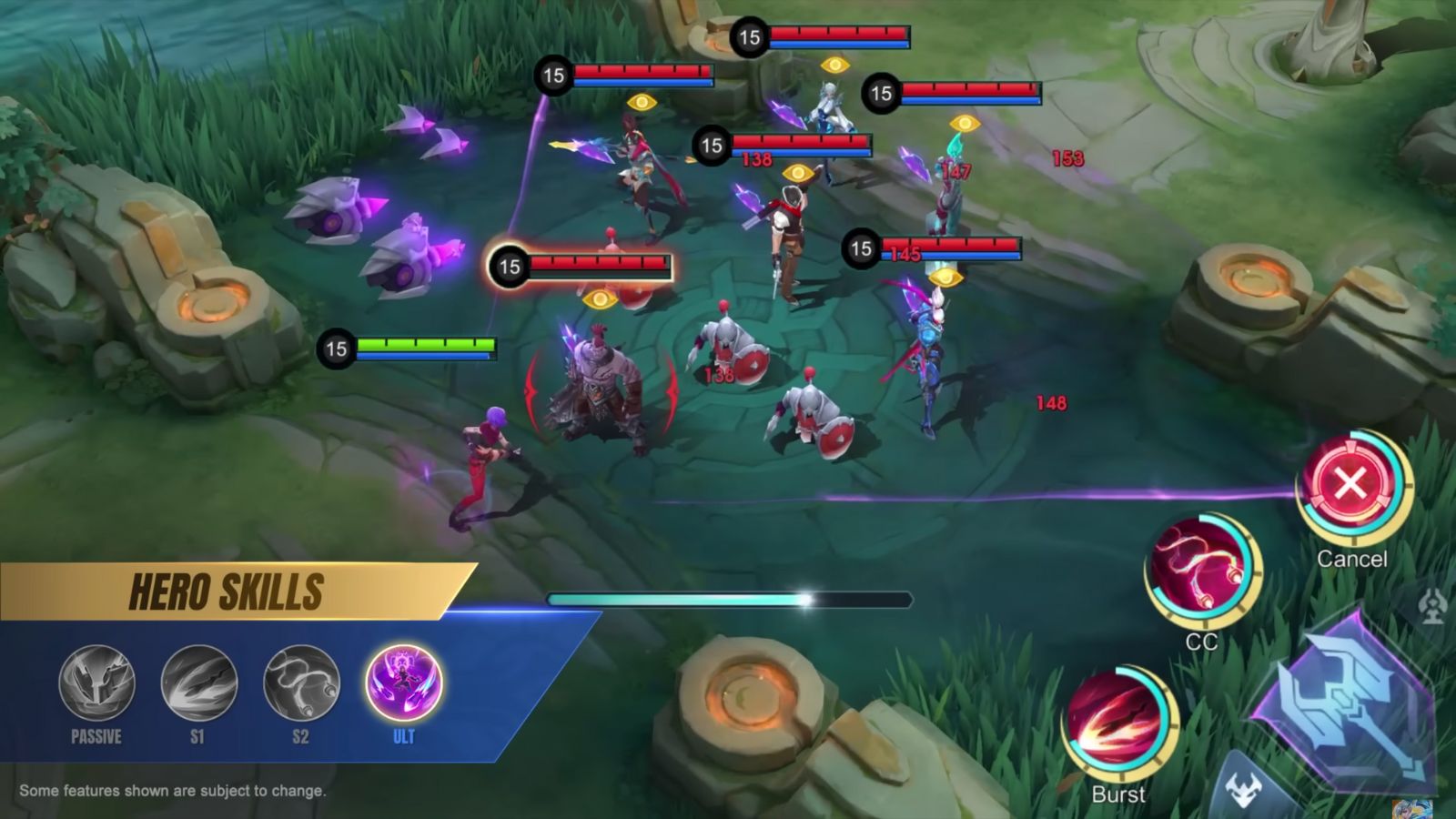Cast the Burst skill

click(1117, 717)
